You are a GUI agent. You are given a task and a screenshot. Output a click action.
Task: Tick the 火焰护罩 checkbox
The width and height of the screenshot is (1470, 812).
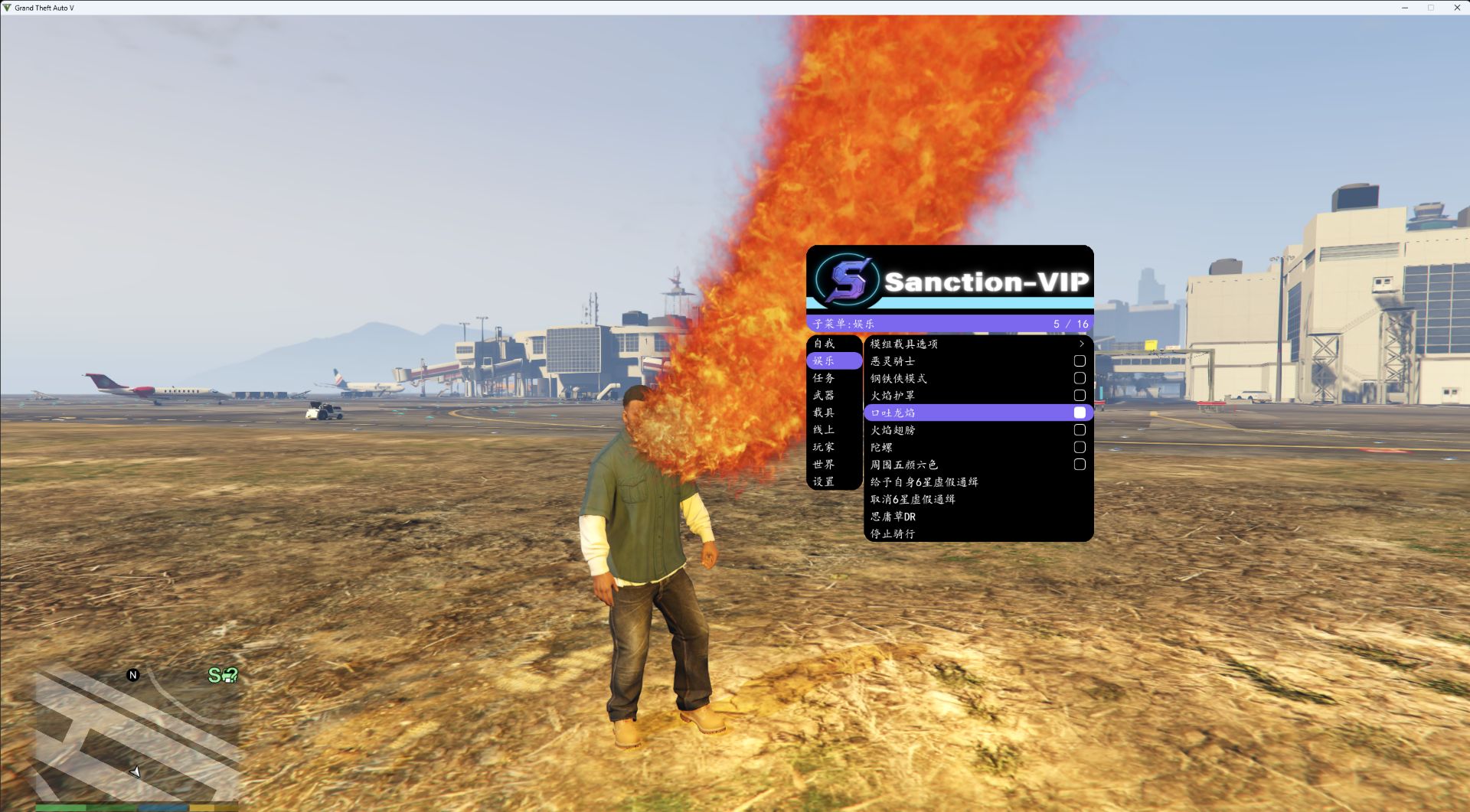tap(1080, 396)
